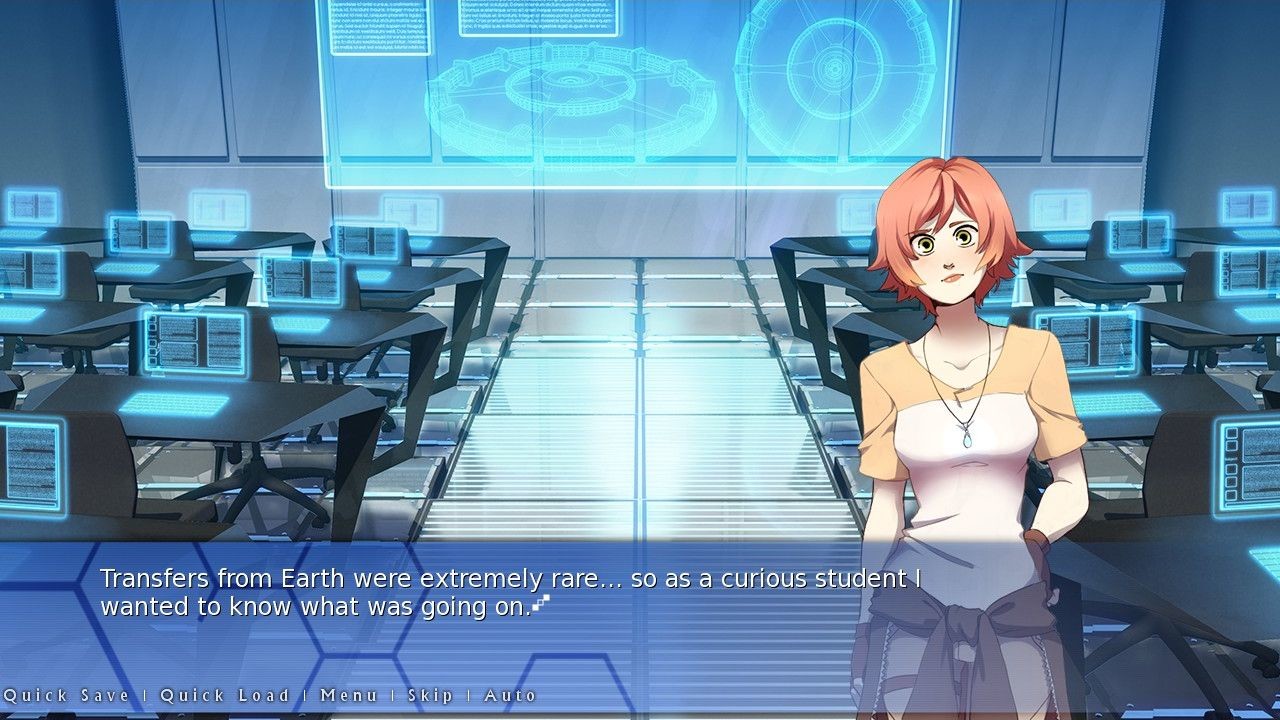The image size is (1280, 720).
Task: Open the game Menu
Action: 349,695
